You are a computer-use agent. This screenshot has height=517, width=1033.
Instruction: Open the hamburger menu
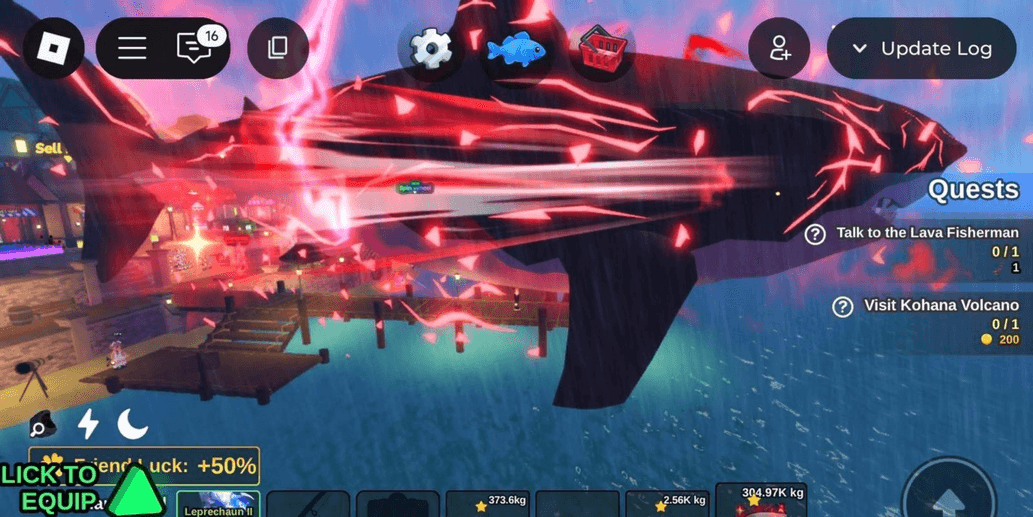click(x=132, y=47)
